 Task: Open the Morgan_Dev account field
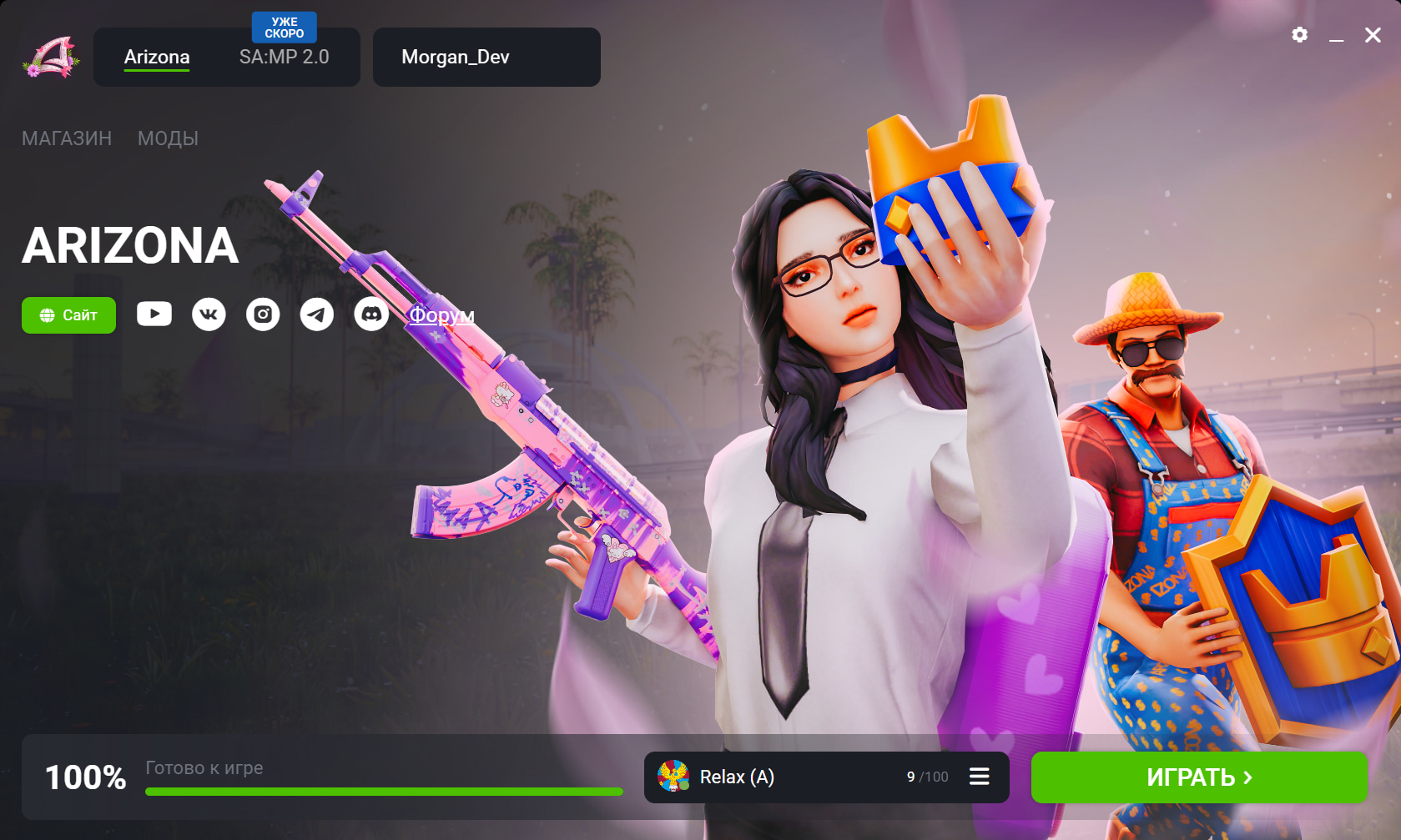click(486, 57)
